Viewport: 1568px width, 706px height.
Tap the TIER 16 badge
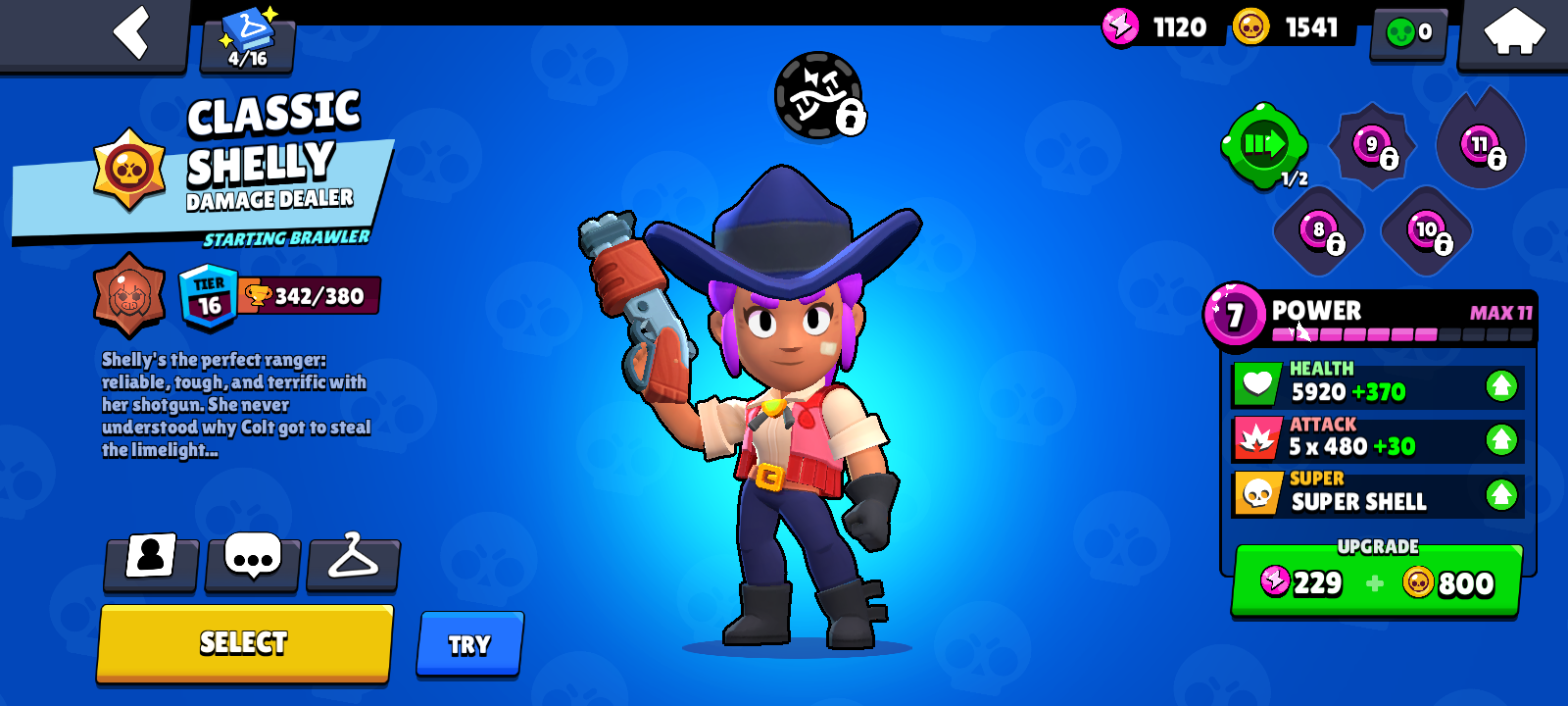click(208, 292)
